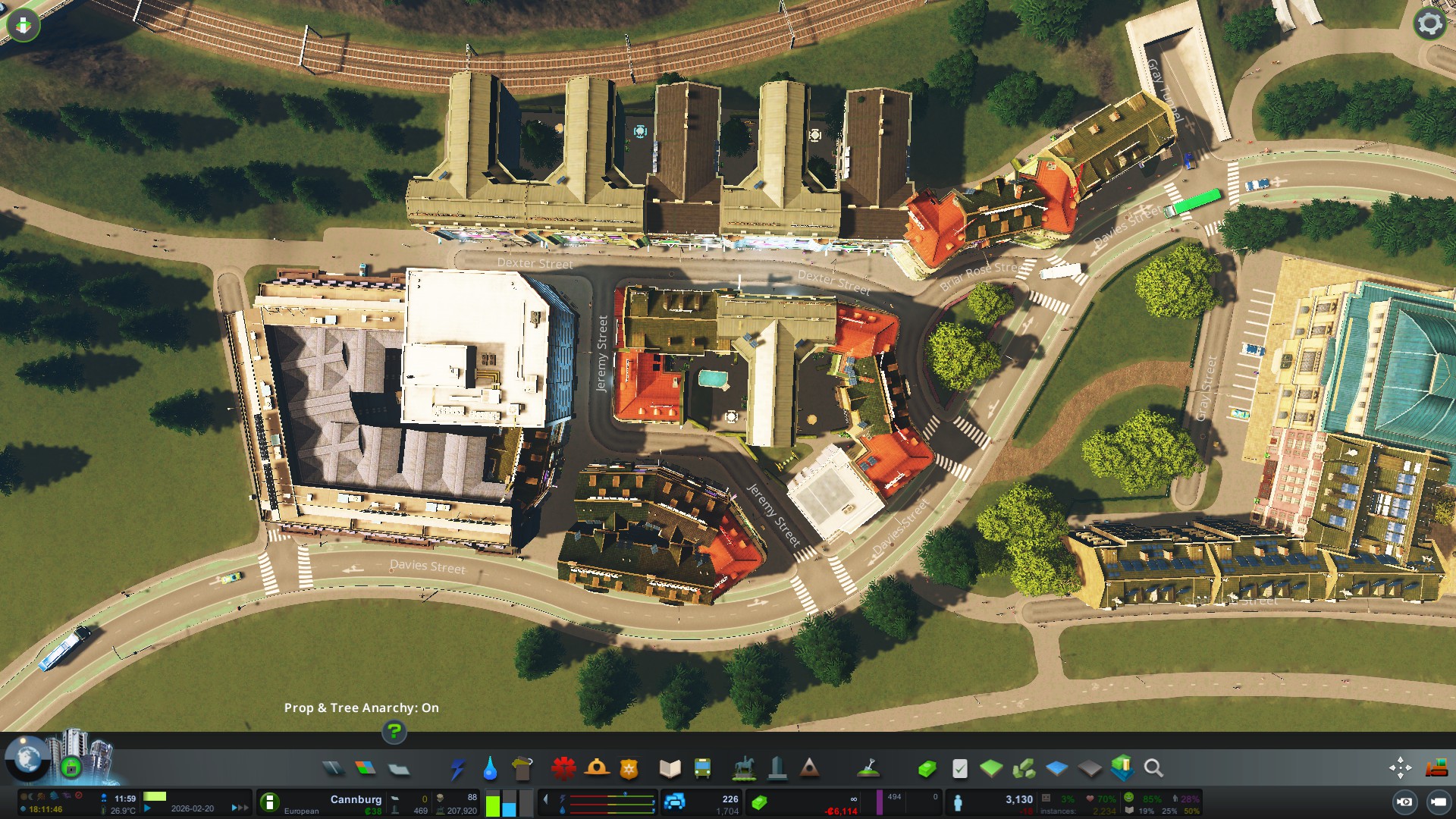1456x819 pixels.
Task: Open the city info button beside Cannburg
Action: [x=269, y=802]
